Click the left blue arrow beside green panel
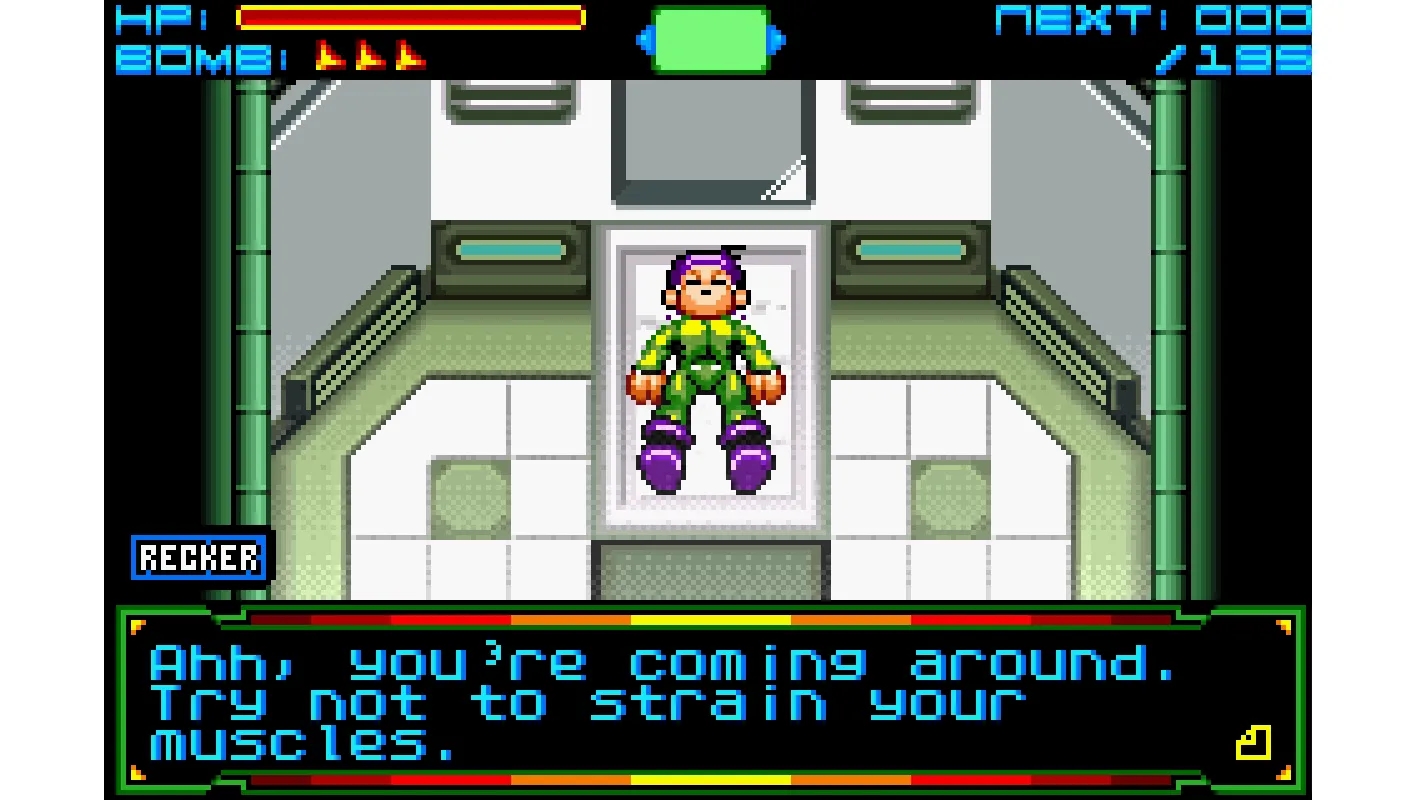1422x800 pixels. [x=643, y=41]
